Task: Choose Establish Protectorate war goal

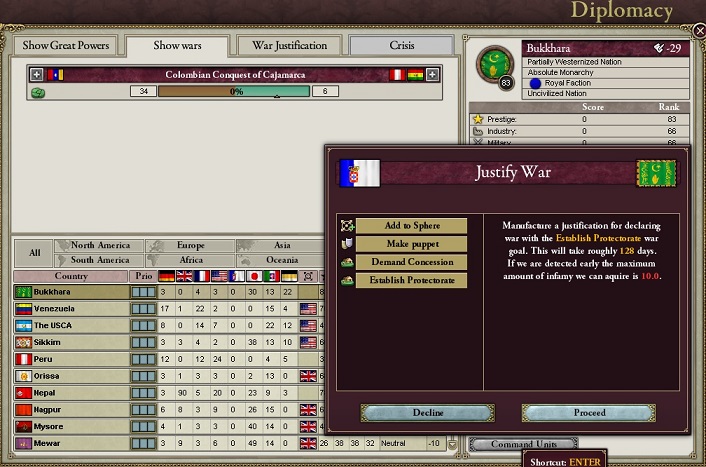Action: 411,280
